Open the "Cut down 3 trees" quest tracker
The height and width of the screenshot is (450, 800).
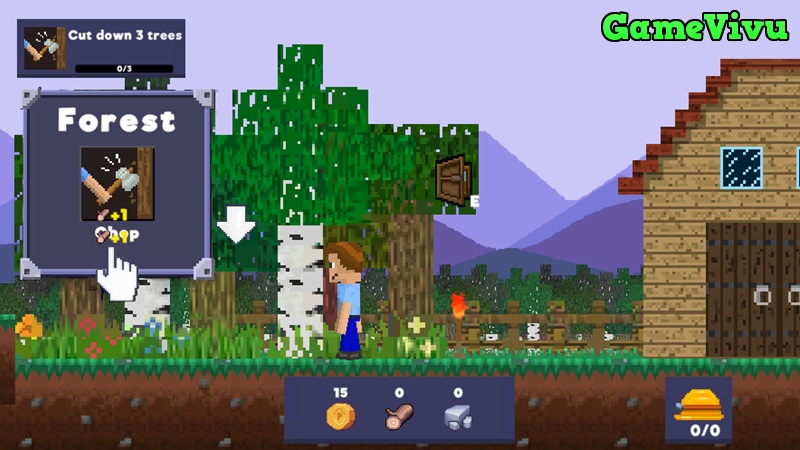[x=101, y=48]
